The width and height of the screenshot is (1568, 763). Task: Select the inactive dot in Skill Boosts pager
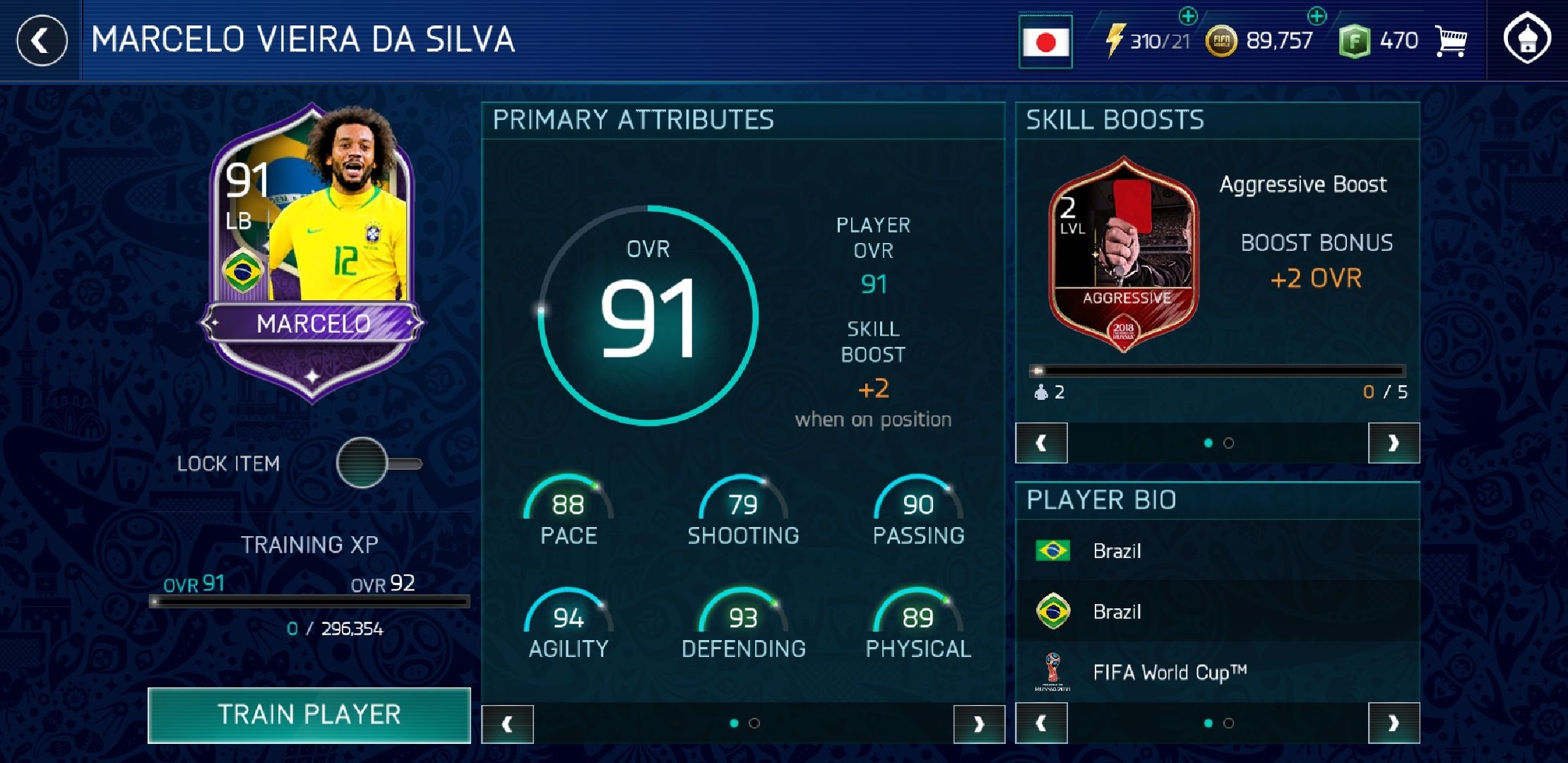point(1230,444)
